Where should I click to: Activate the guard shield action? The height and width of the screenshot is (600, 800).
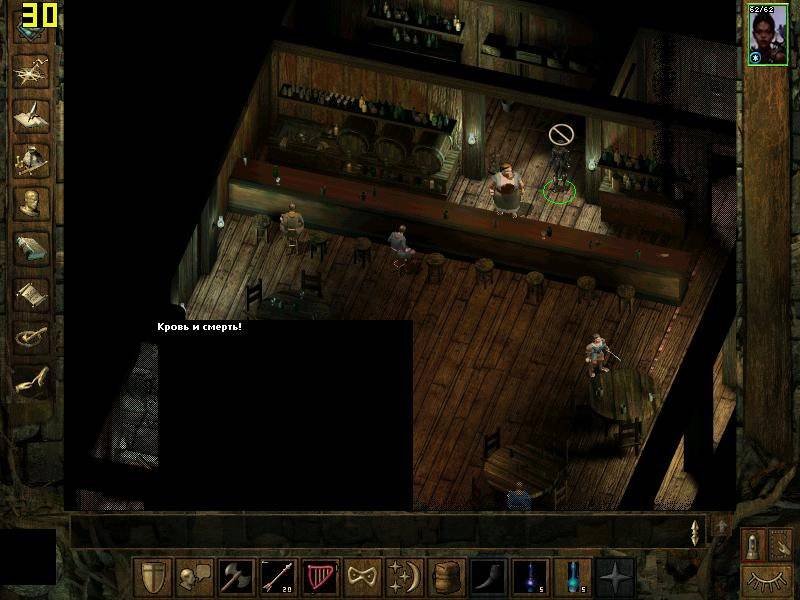click(x=152, y=577)
